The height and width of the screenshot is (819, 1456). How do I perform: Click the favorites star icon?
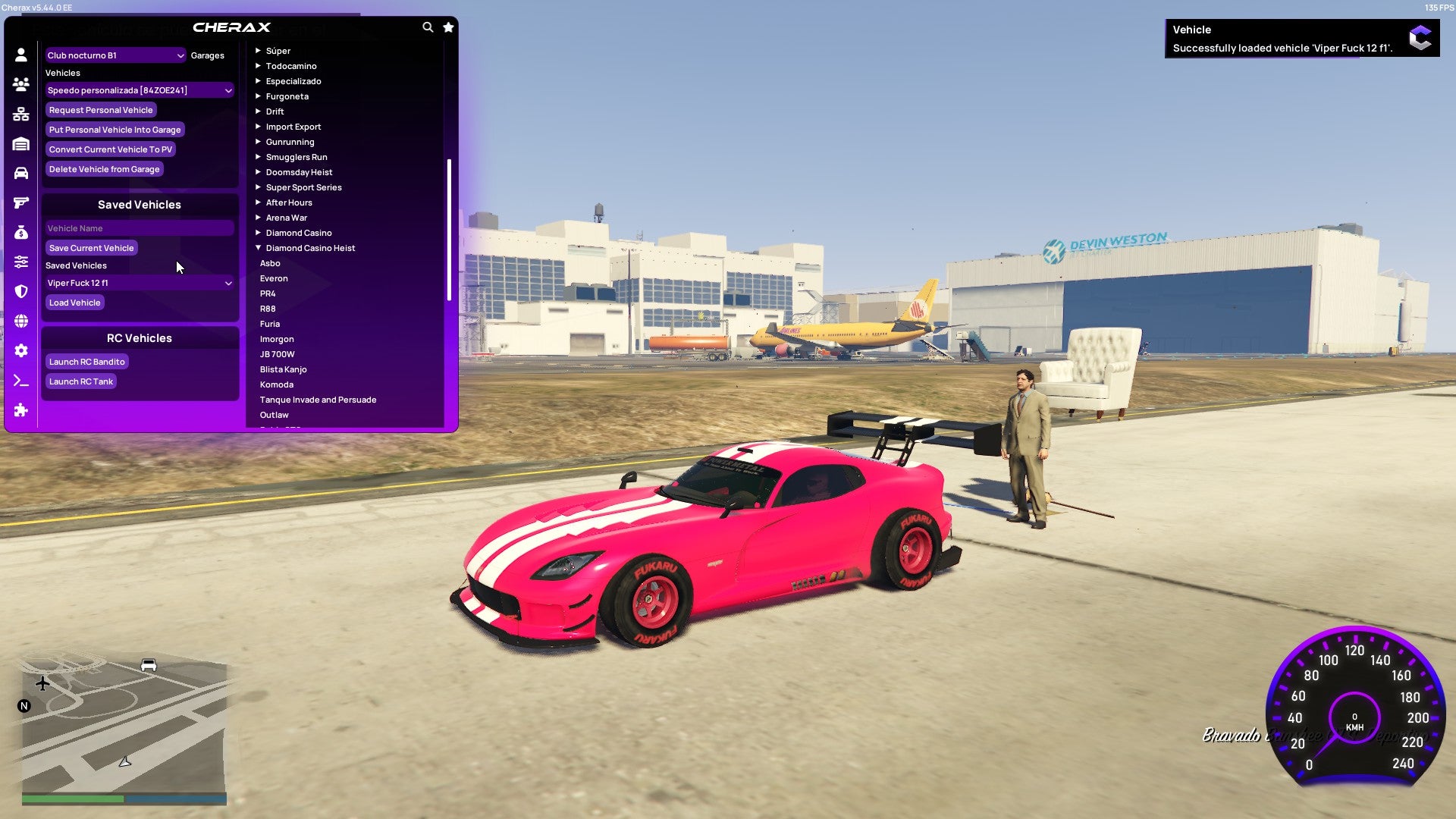447,26
